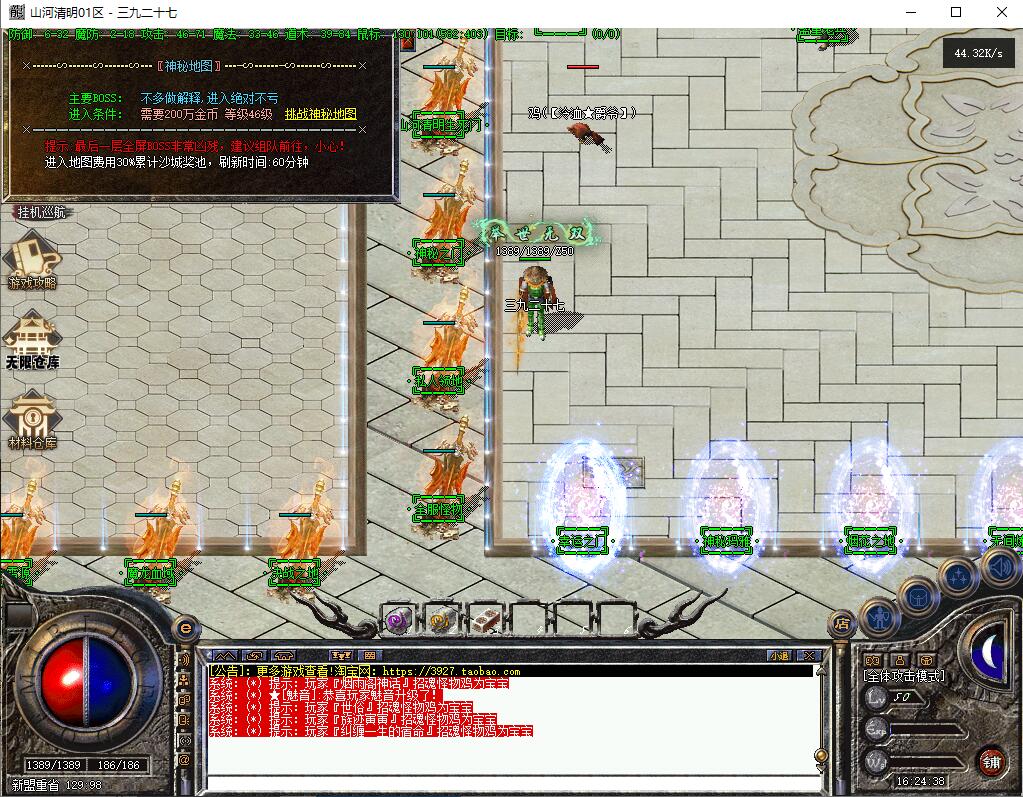Viewport: 1023px width, 797px height.
Task: Click the 小退 logout button
Action: pos(779,656)
